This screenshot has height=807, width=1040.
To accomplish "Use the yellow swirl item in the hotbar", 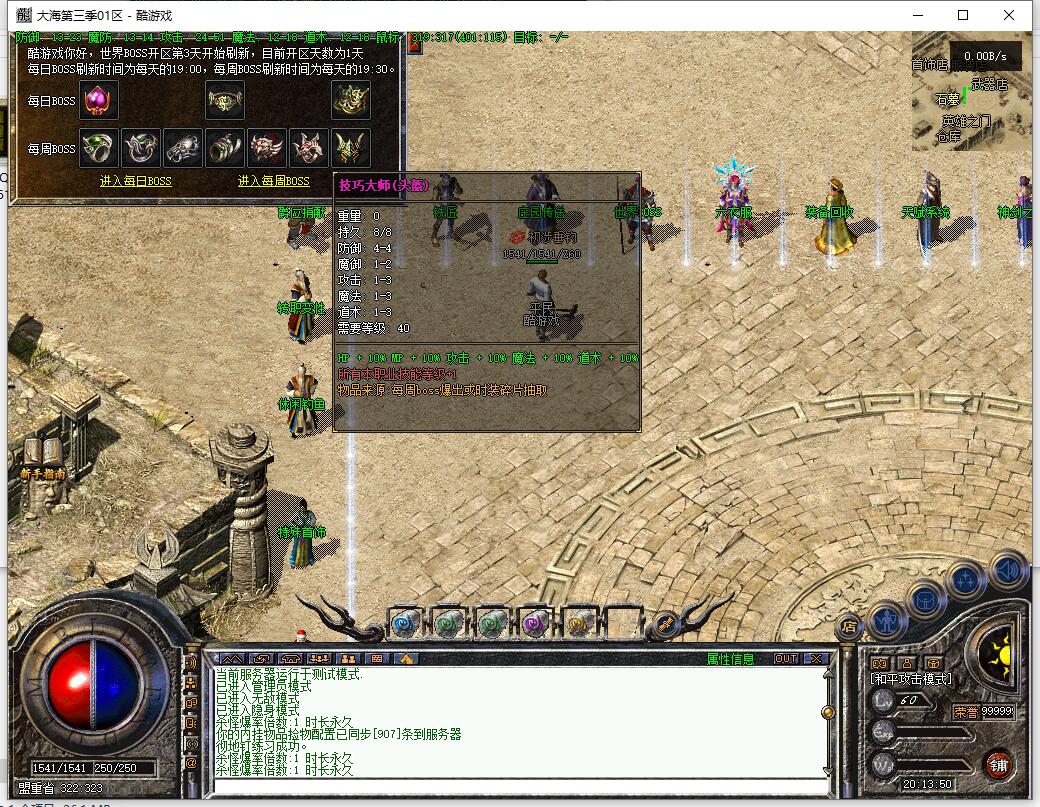I will (579, 623).
